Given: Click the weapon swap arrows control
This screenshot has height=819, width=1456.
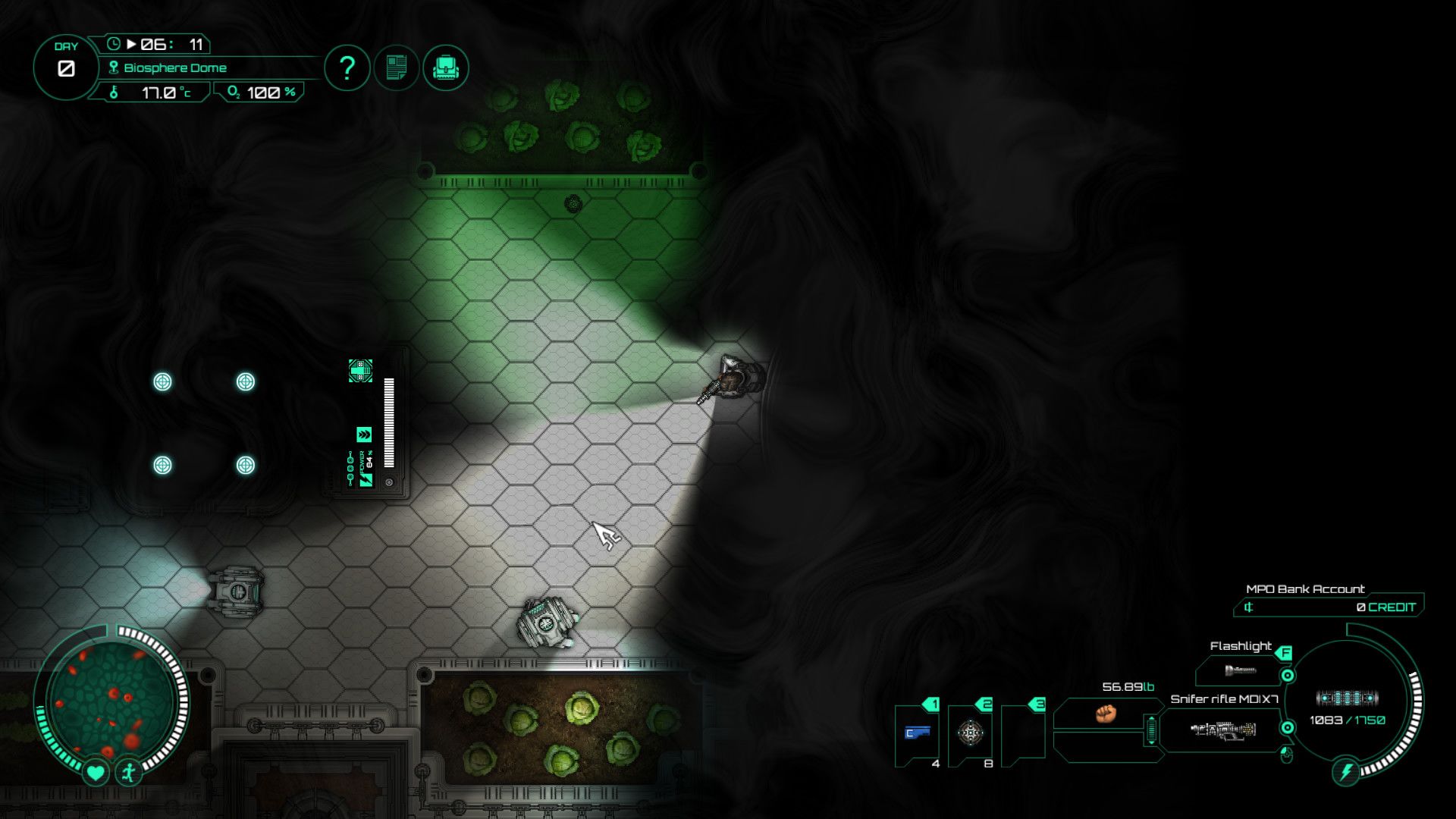Looking at the screenshot, I should point(1151,730).
